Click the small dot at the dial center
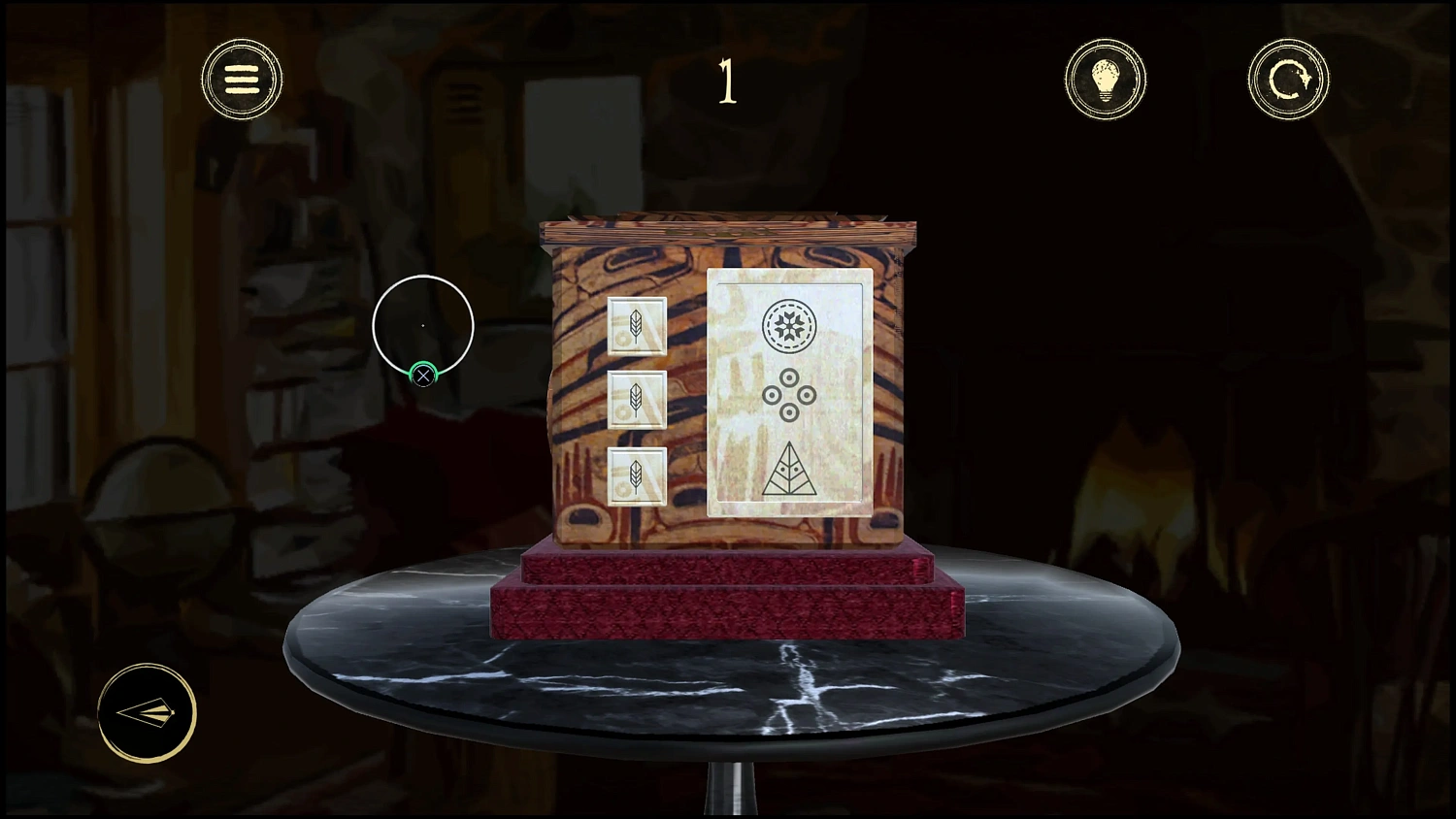Image resolution: width=1456 pixels, height=819 pixels. (423, 324)
